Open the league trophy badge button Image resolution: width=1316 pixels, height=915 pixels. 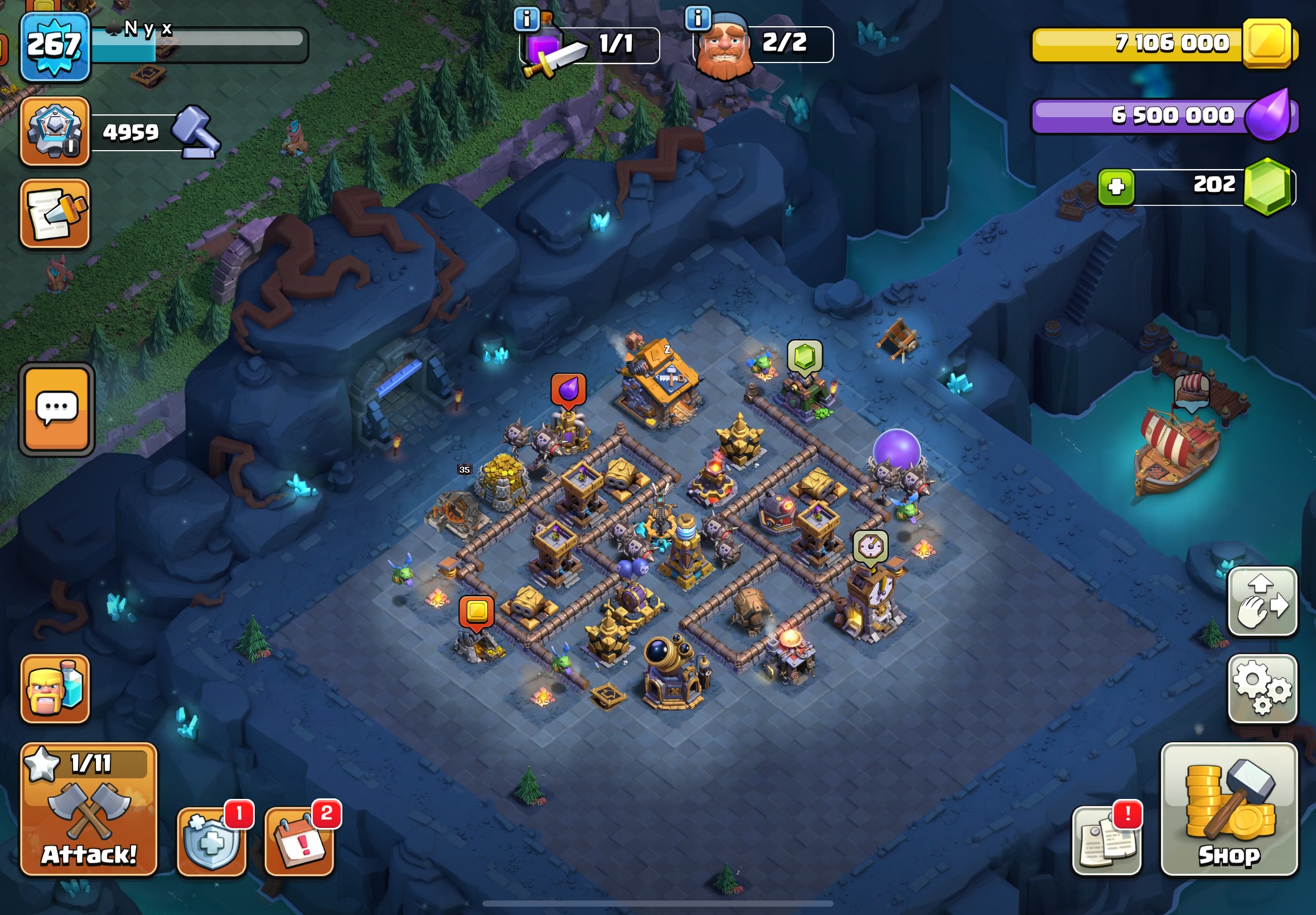click(x=55, y=131)
